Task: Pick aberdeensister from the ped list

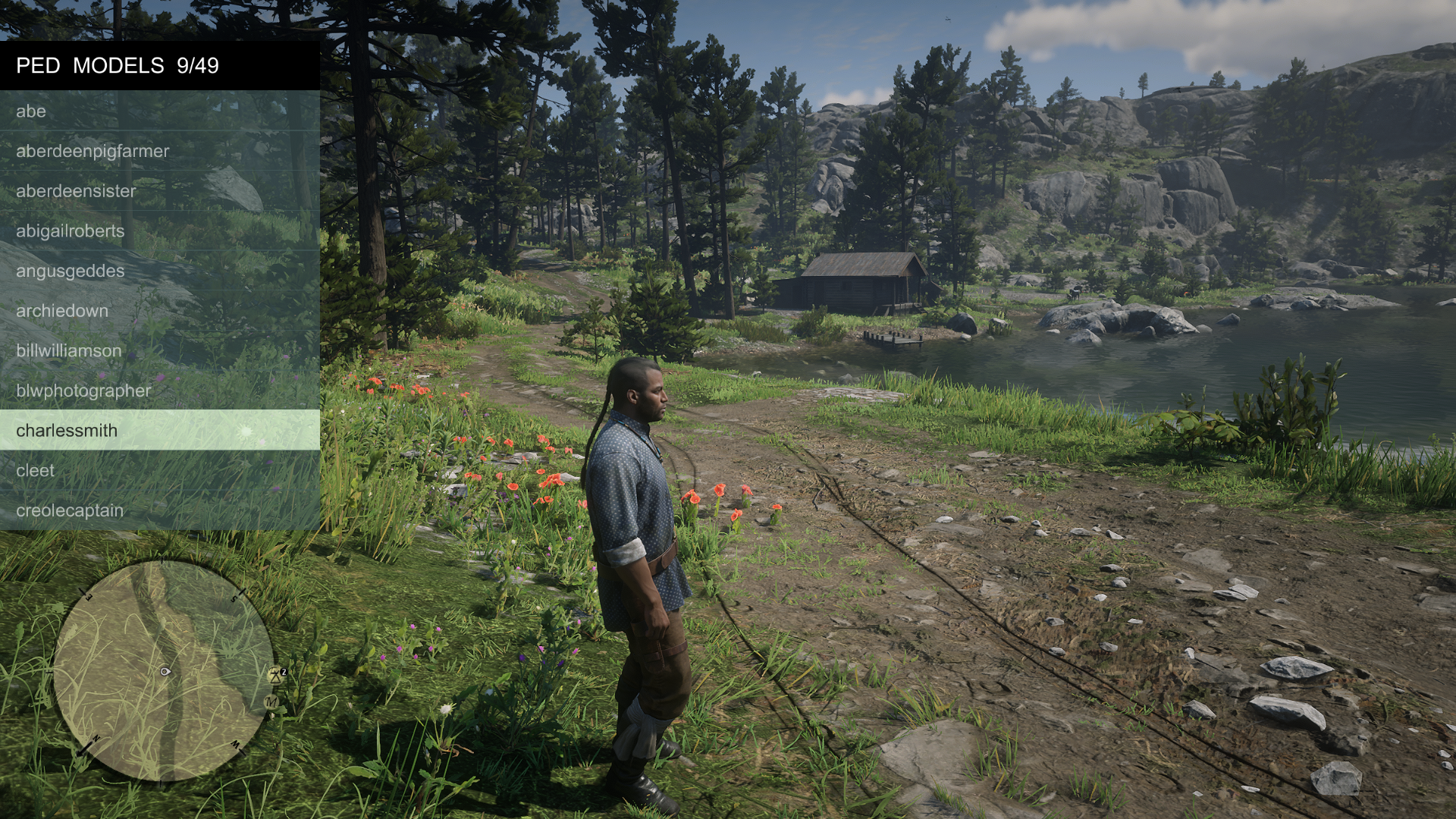Action: pos(159,191)
